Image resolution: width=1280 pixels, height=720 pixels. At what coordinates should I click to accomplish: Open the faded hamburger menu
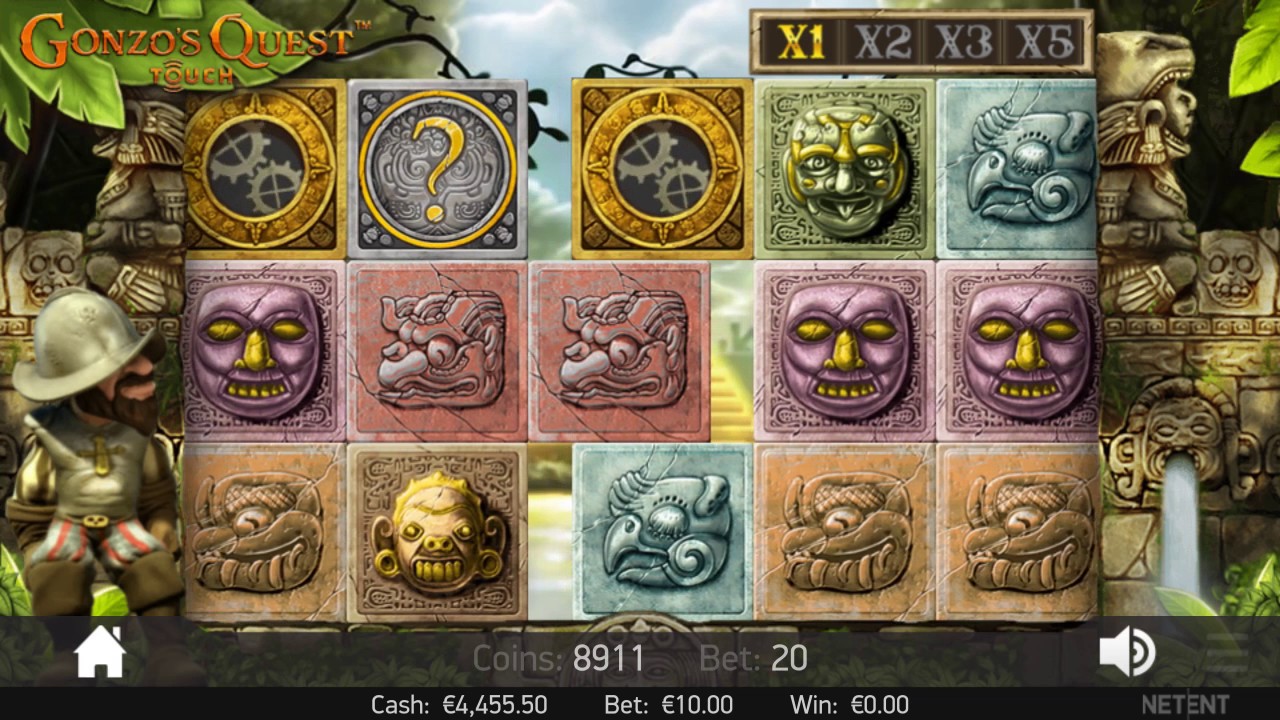pos(1226,653)
